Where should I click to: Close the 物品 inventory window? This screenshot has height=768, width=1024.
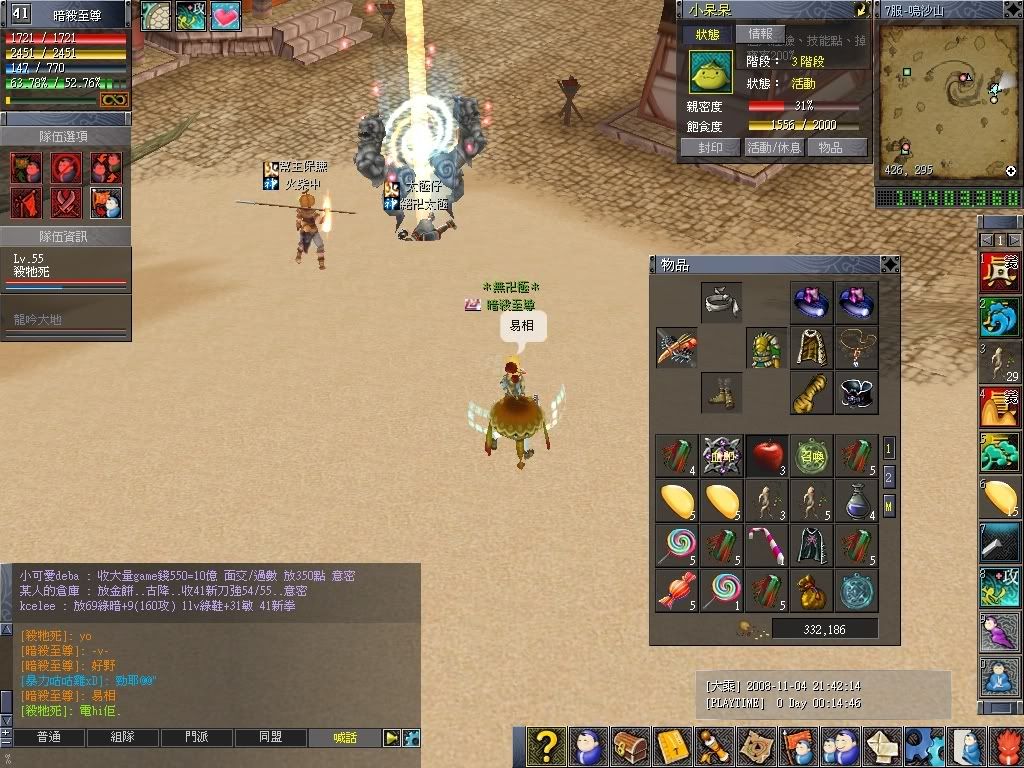pos(889,264)
